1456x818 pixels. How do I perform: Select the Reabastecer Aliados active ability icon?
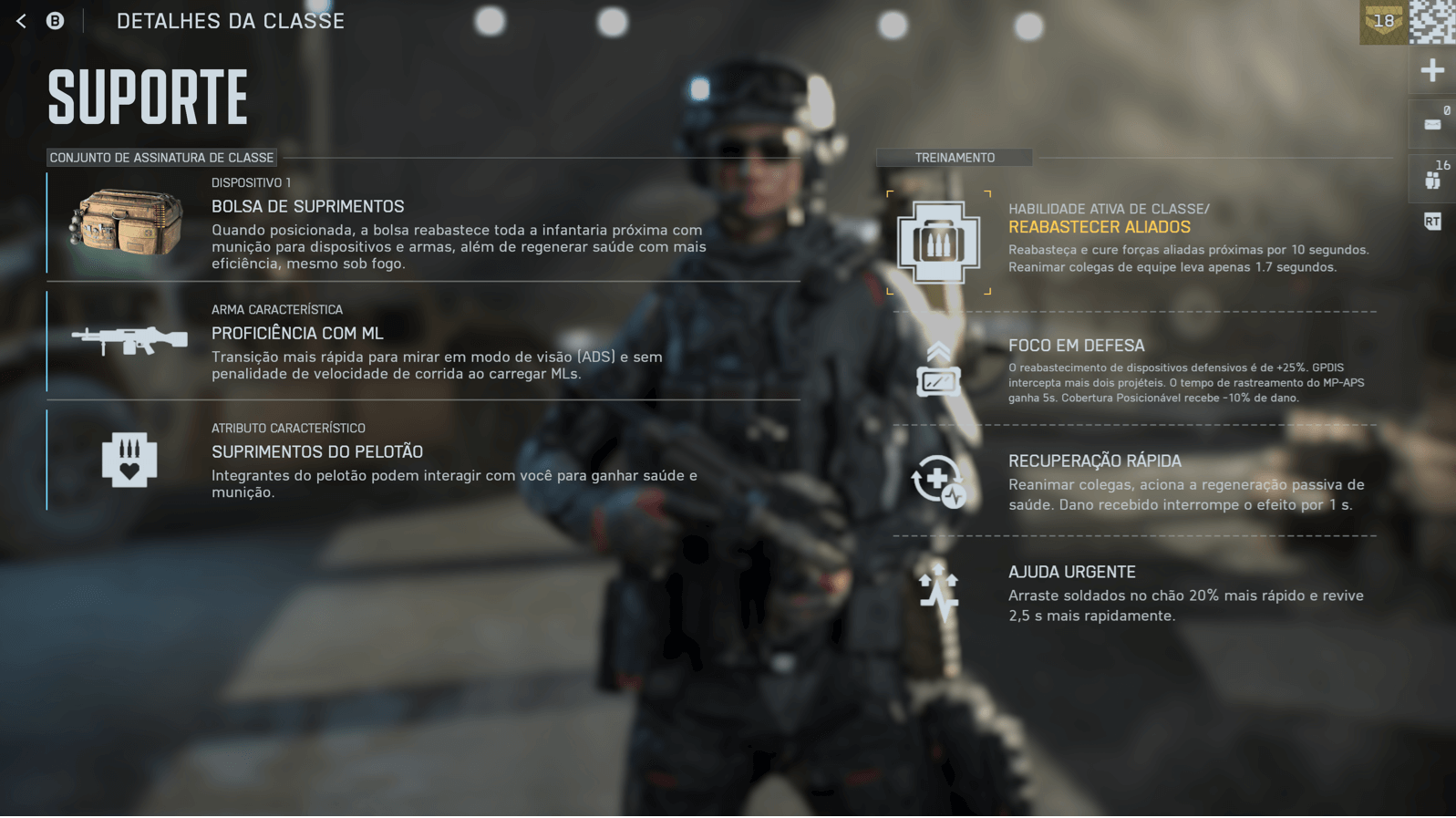coord(938,243)
